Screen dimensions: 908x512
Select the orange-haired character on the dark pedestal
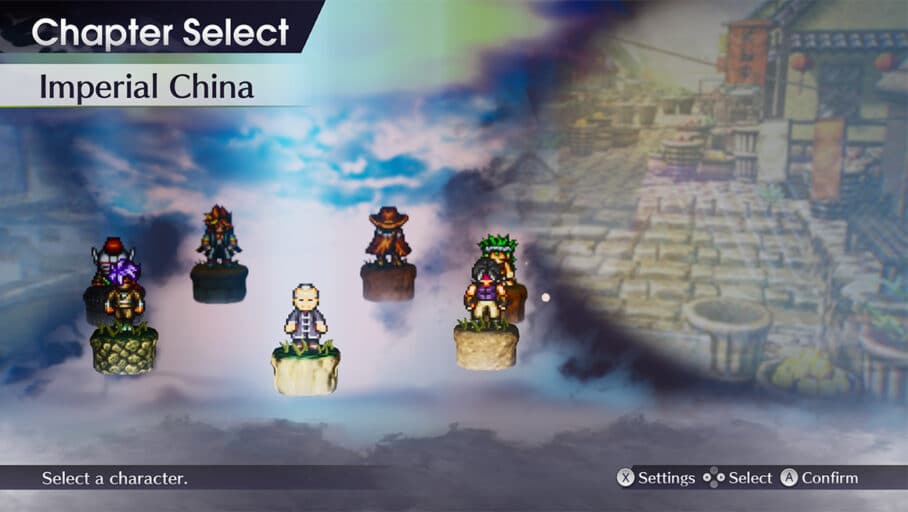pos(218,235)
